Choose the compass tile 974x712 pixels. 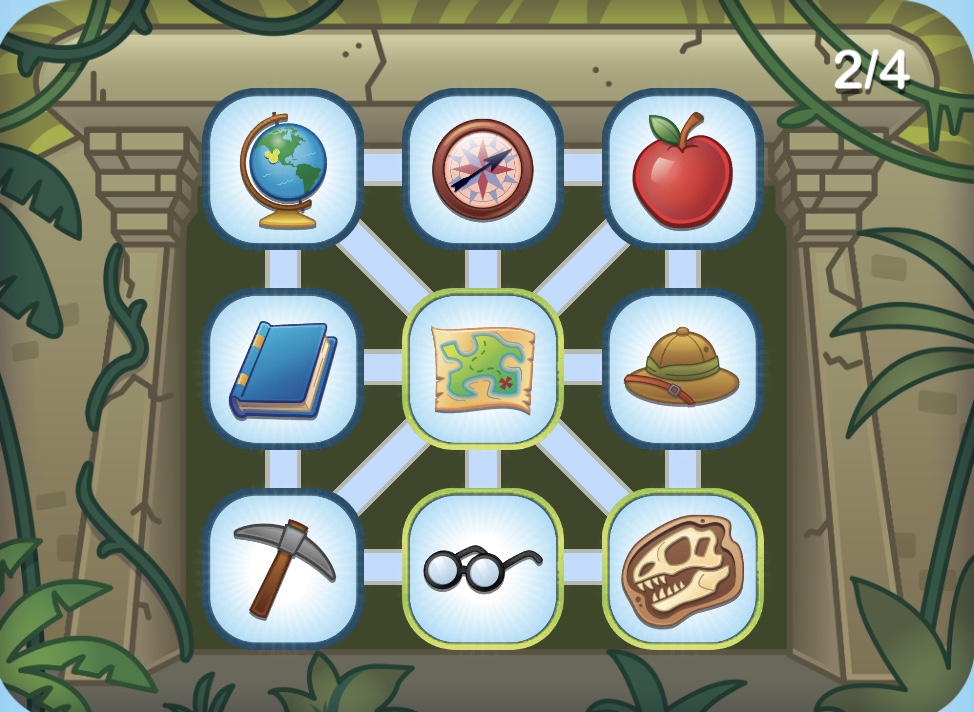(x=483, y=169)
